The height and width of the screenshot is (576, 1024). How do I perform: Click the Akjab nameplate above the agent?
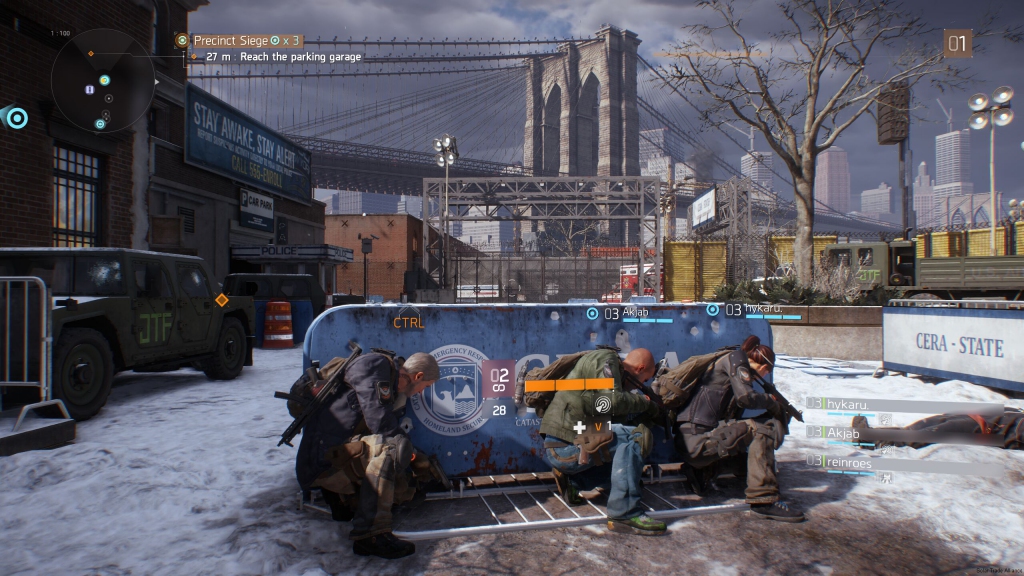(x=636, y=312)
